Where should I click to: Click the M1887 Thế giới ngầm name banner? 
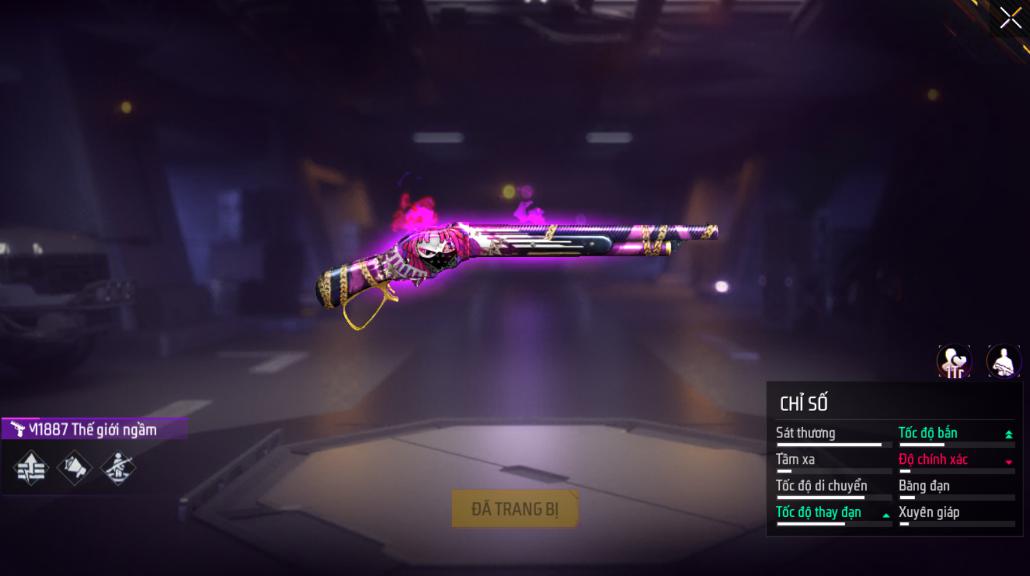[93, 430]
